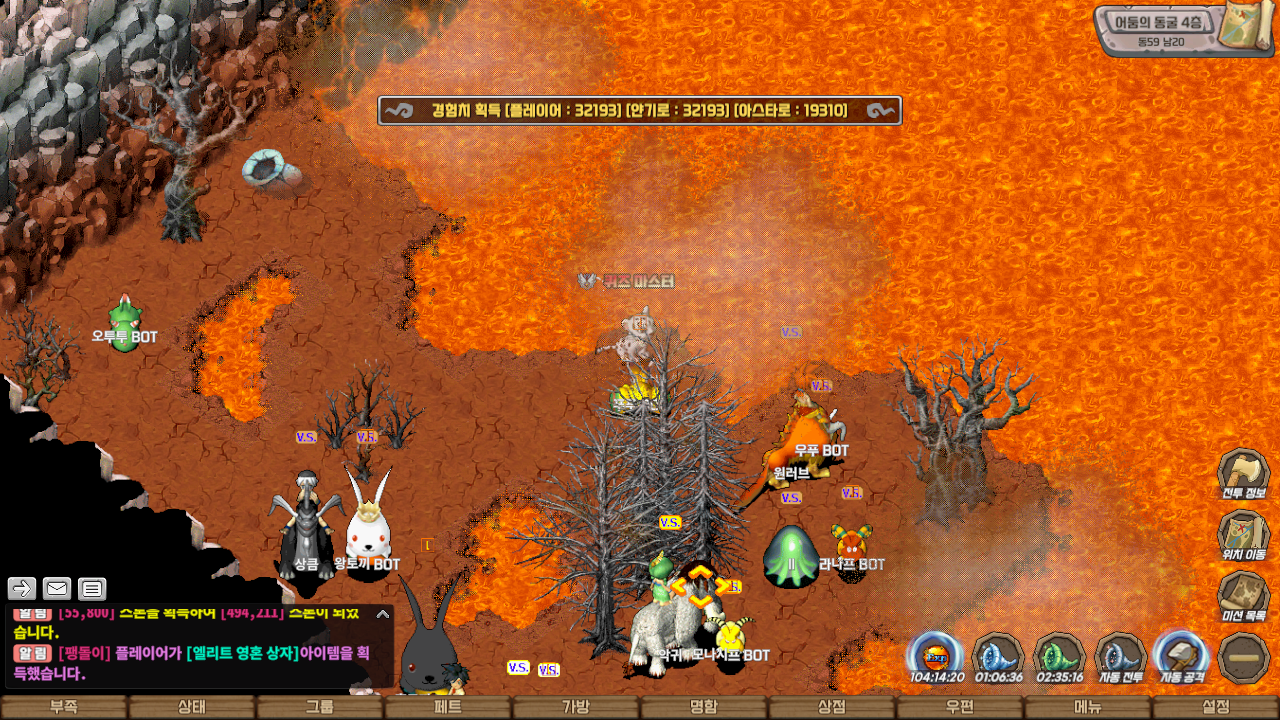The height and width of the screenshot is (720, 1280).
Task: Select the 위치 이동 map travel icon
Action: pos(1243,535)
